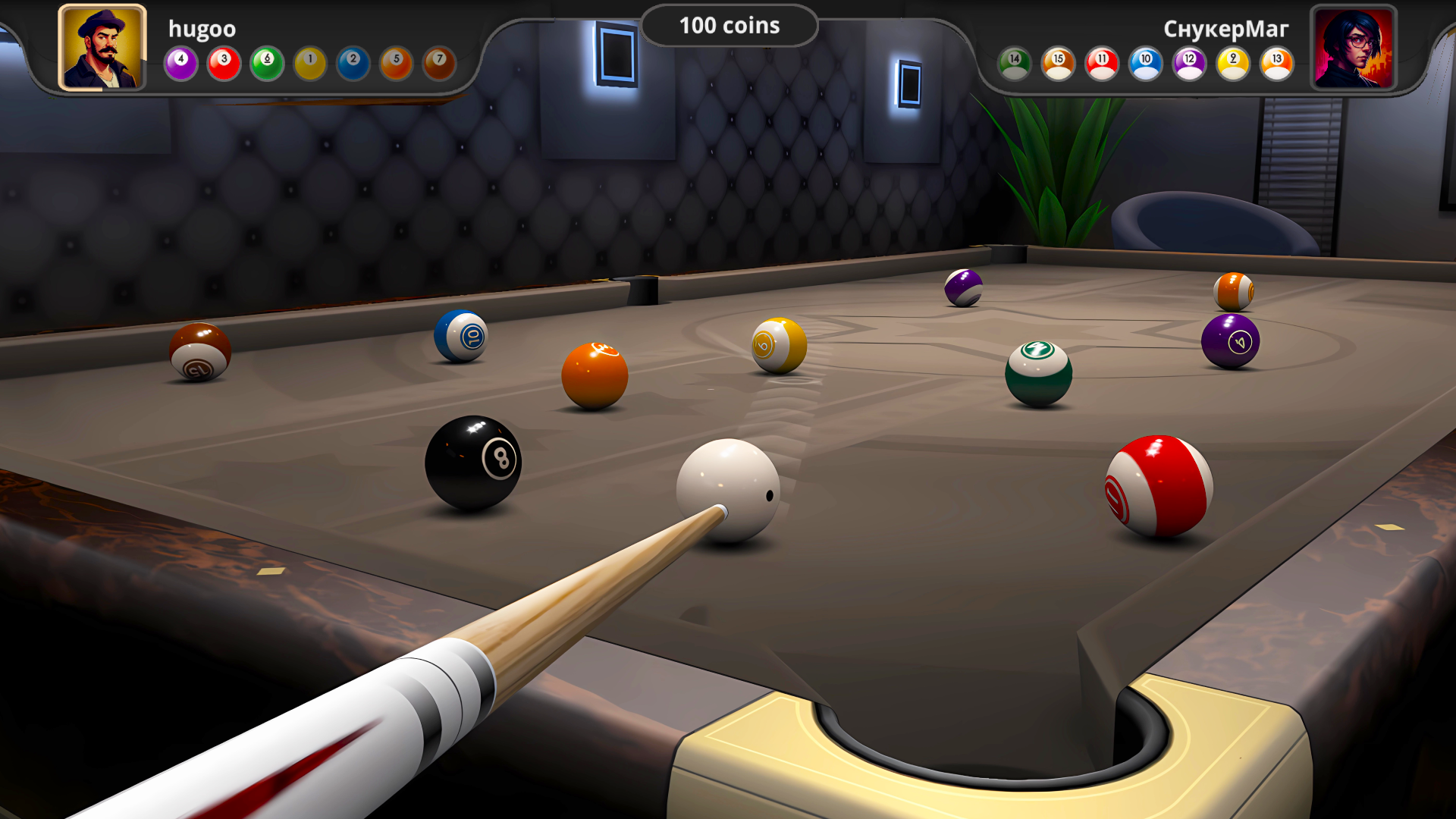Select the striped 14 ball icon in СнукерМаг's rack
This screenshot has width=1456, height=819.
pos(1015,64)
